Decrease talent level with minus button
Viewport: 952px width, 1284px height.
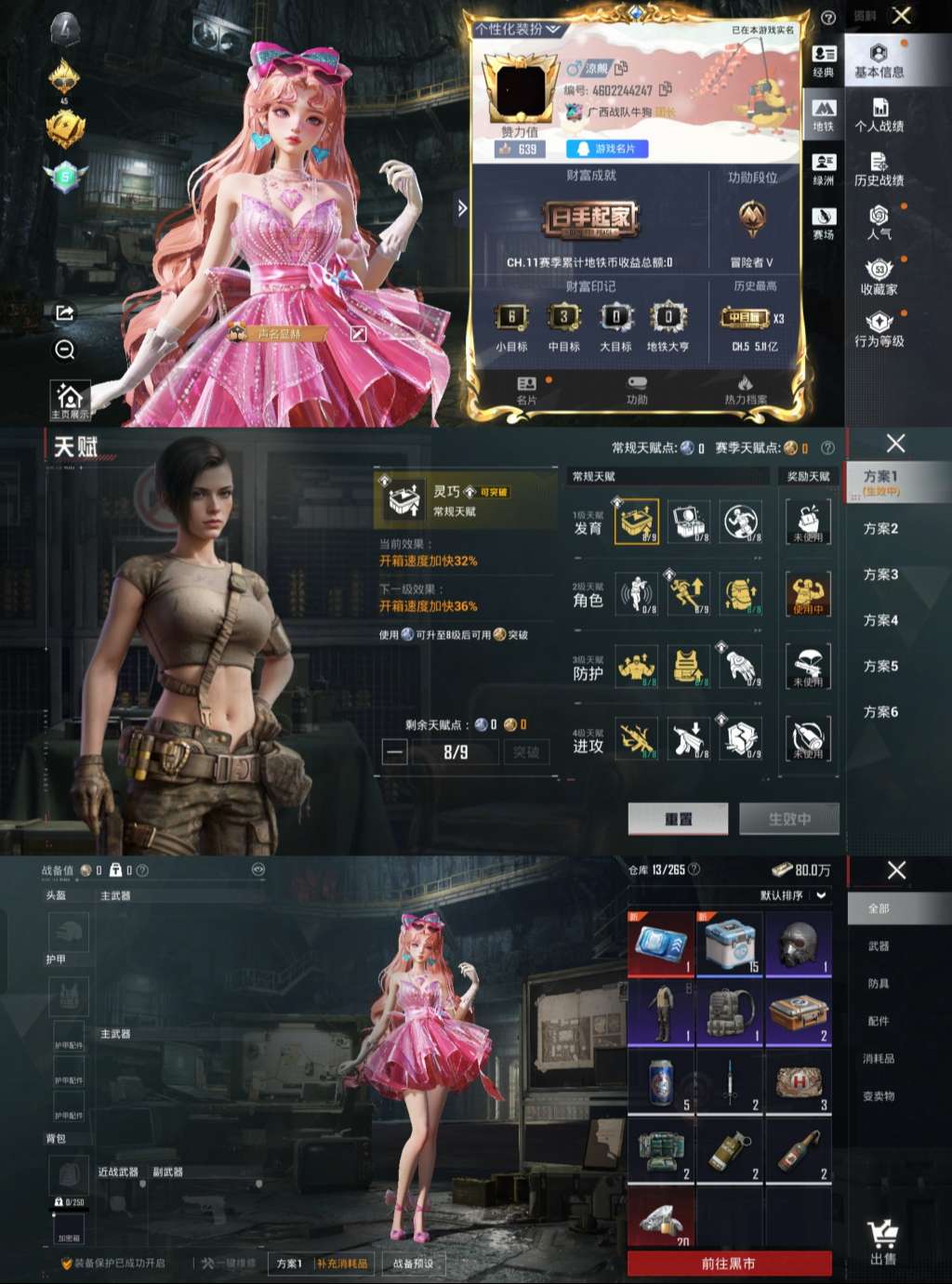click(395, 751)
